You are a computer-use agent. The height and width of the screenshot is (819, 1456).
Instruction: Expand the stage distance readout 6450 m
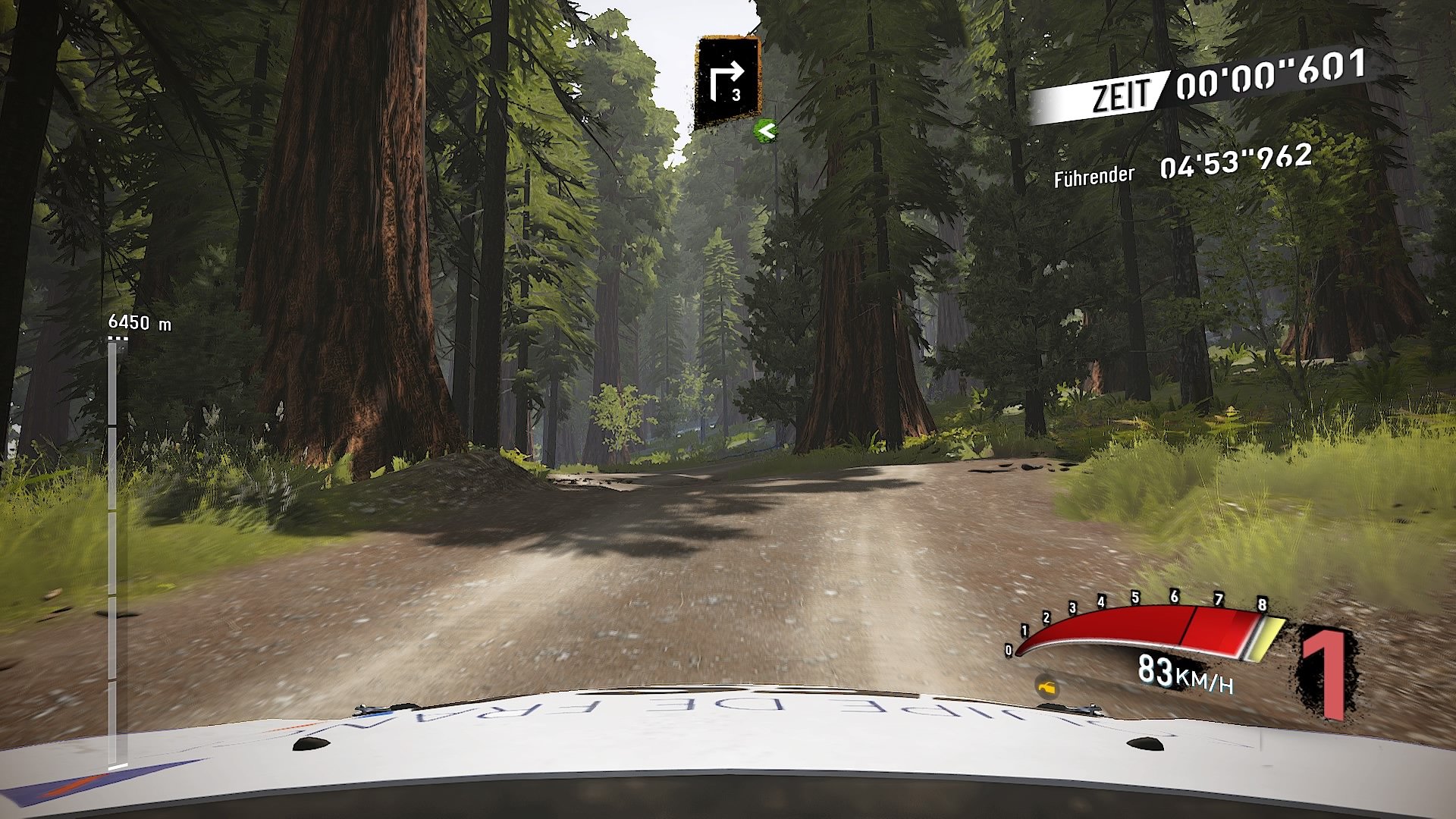140,322
